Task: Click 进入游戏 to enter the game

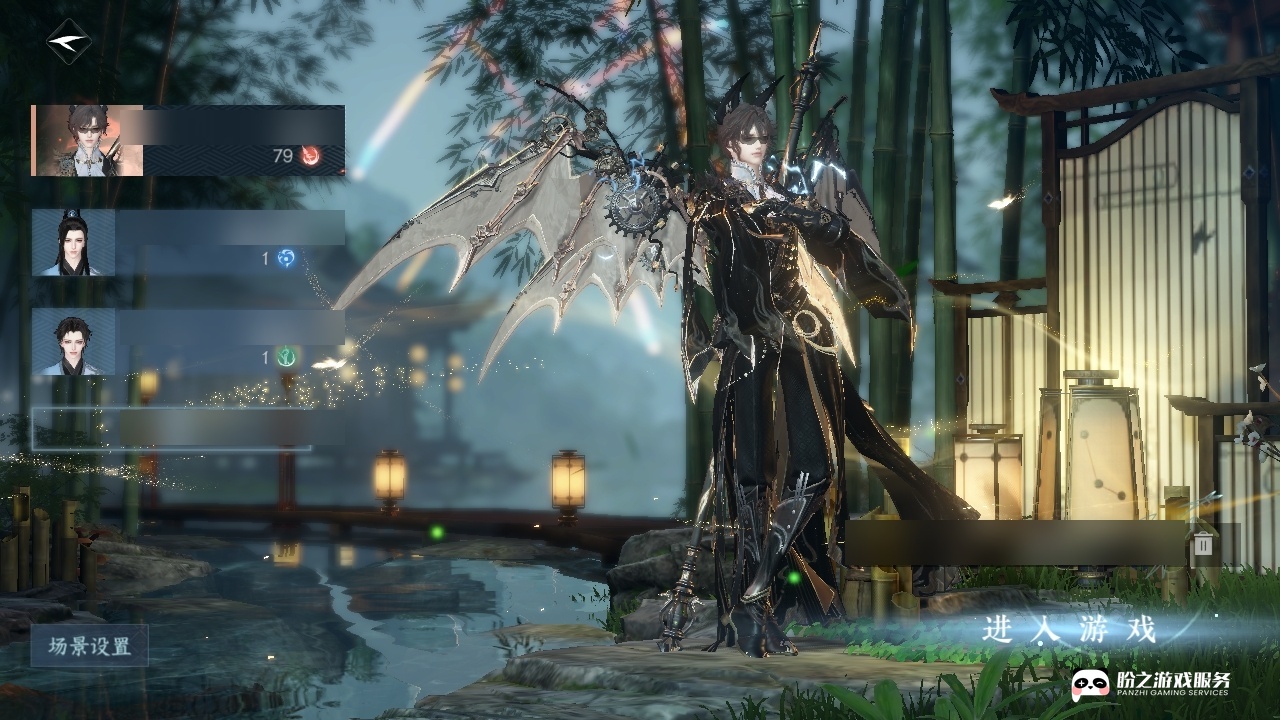Action: click(1069, 630)
